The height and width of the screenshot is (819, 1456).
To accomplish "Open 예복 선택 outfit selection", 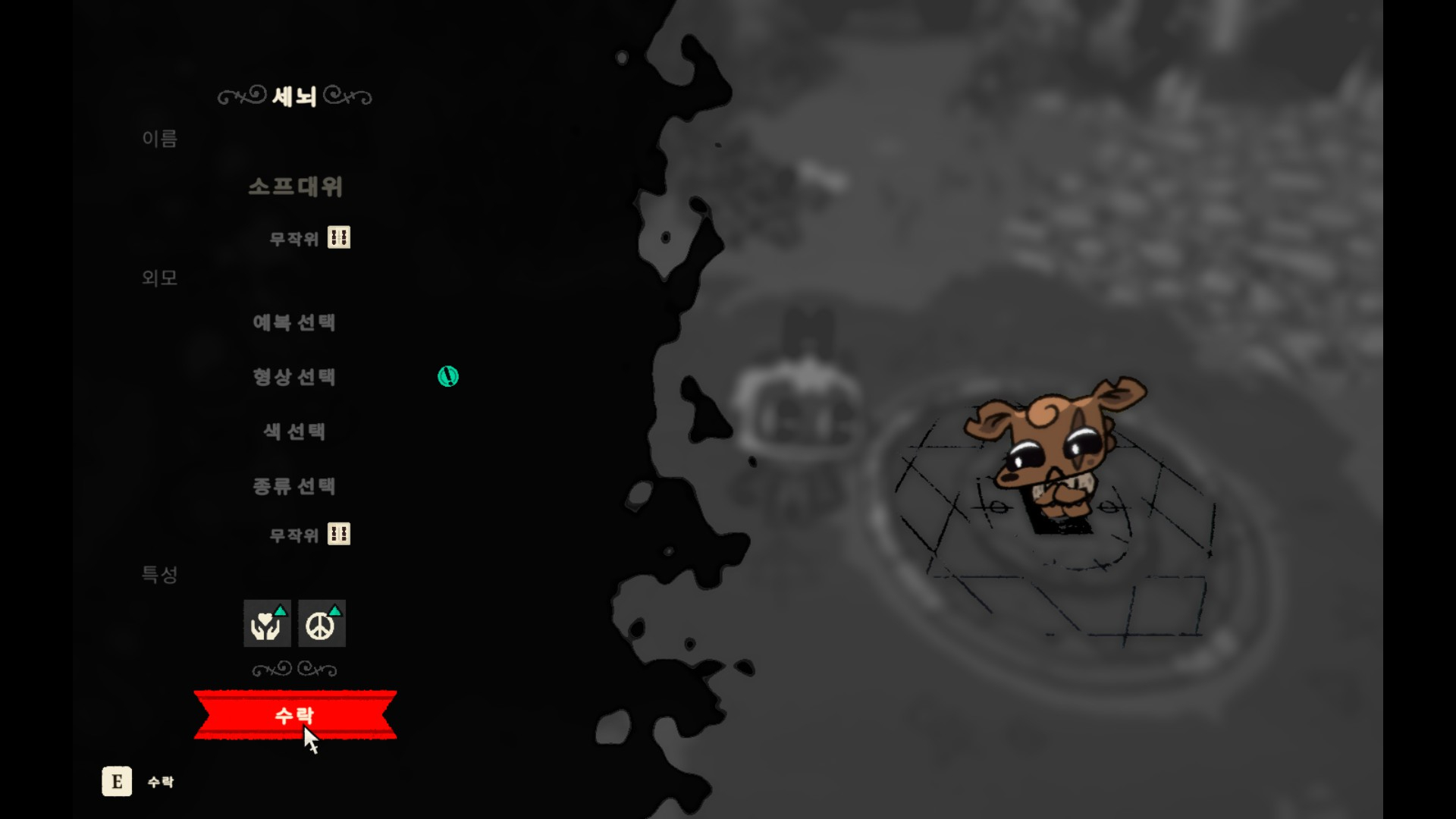I will pyautogui.click(x=294, y=322).
